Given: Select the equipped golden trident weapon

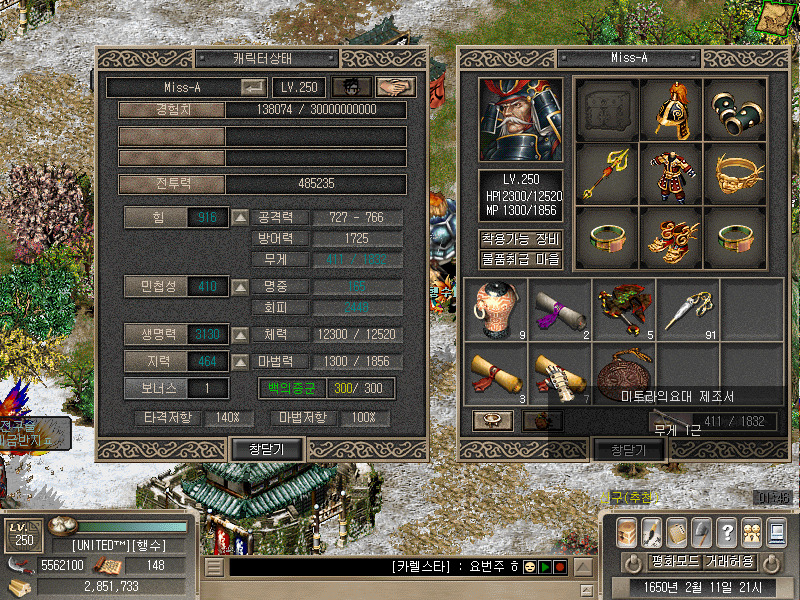Looking at the screenshot, I should pyautogui.click(x=608, y=172).
